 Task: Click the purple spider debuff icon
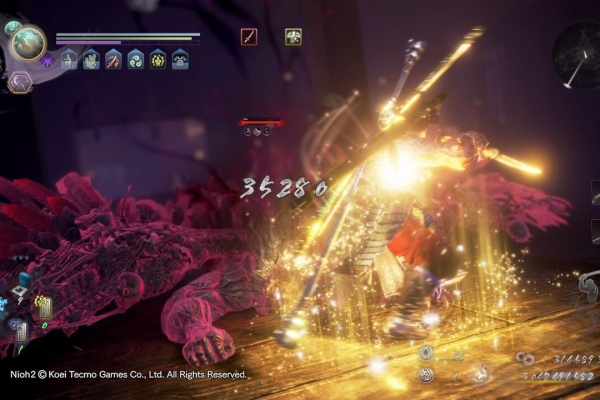tap(48, 61)
